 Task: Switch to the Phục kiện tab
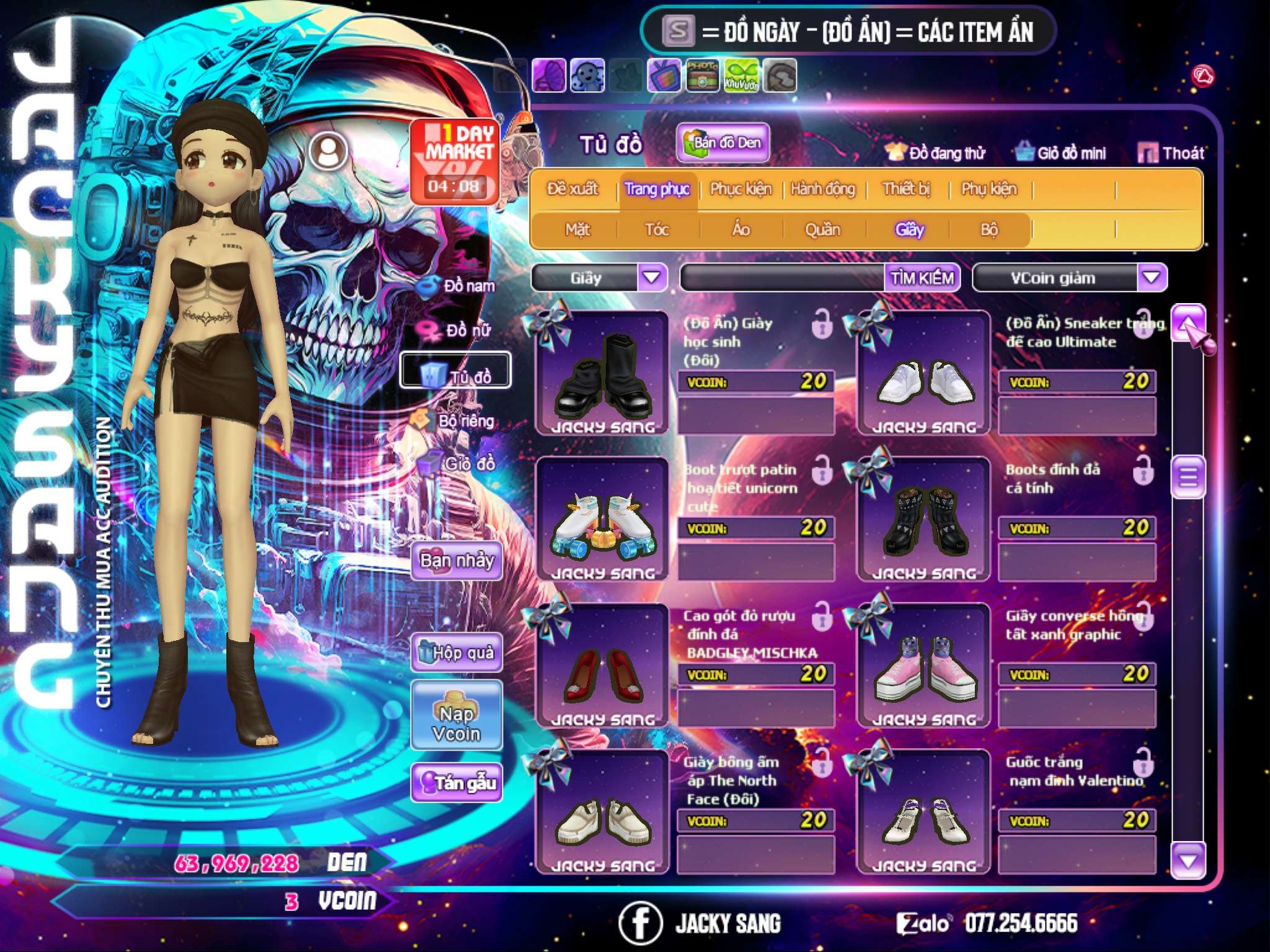tap(740, 189)
